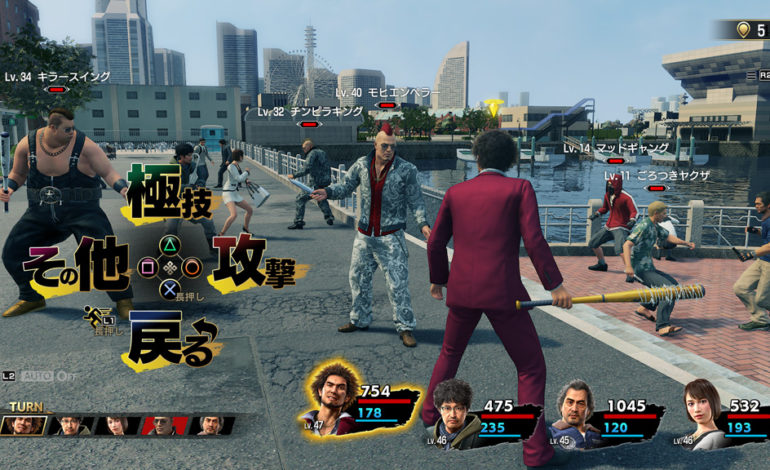Image resolution: width=770 pixels, height=470 pixels.
Task: Click the highlighted first portrait in turn order
Action: click(22, 426)
